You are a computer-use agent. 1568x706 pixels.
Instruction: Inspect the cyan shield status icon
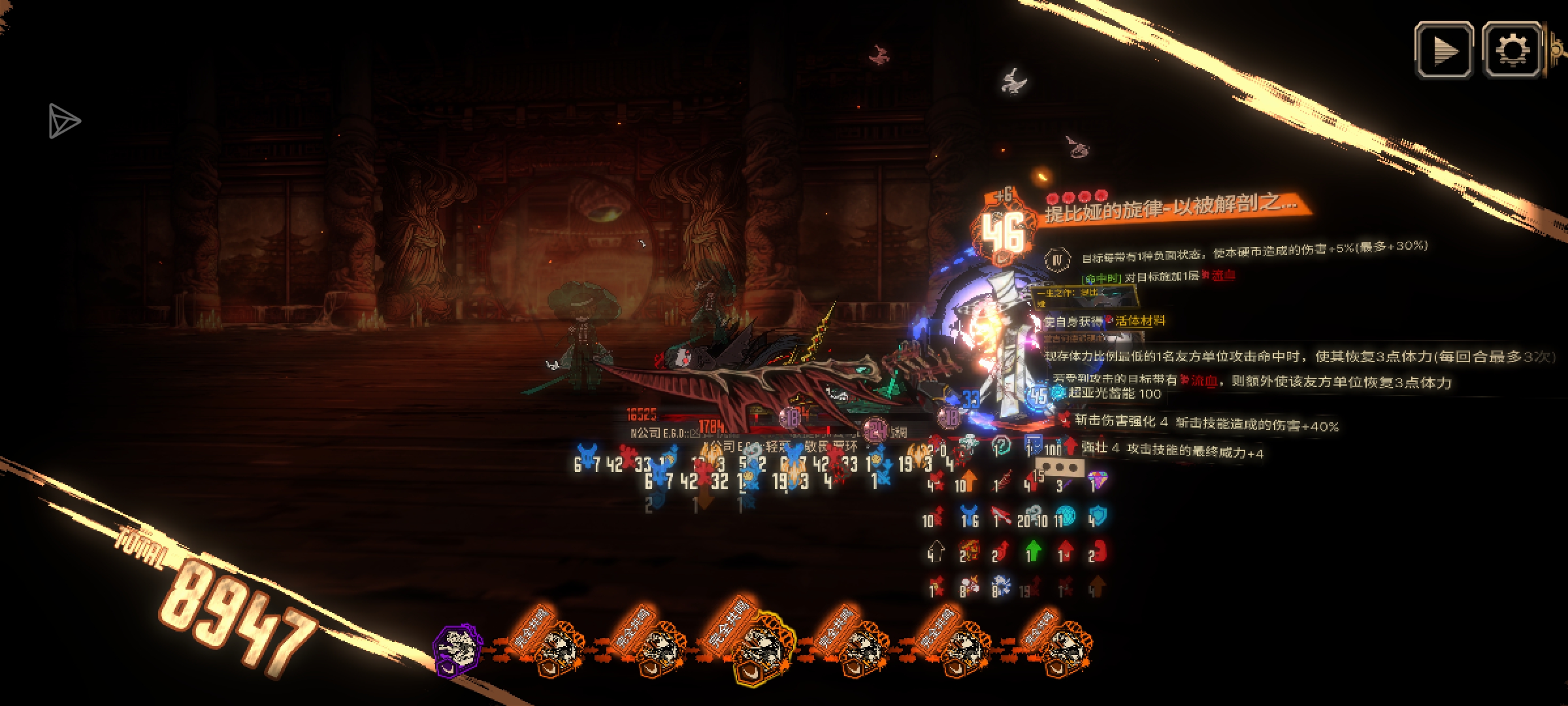coord(1098,516)
